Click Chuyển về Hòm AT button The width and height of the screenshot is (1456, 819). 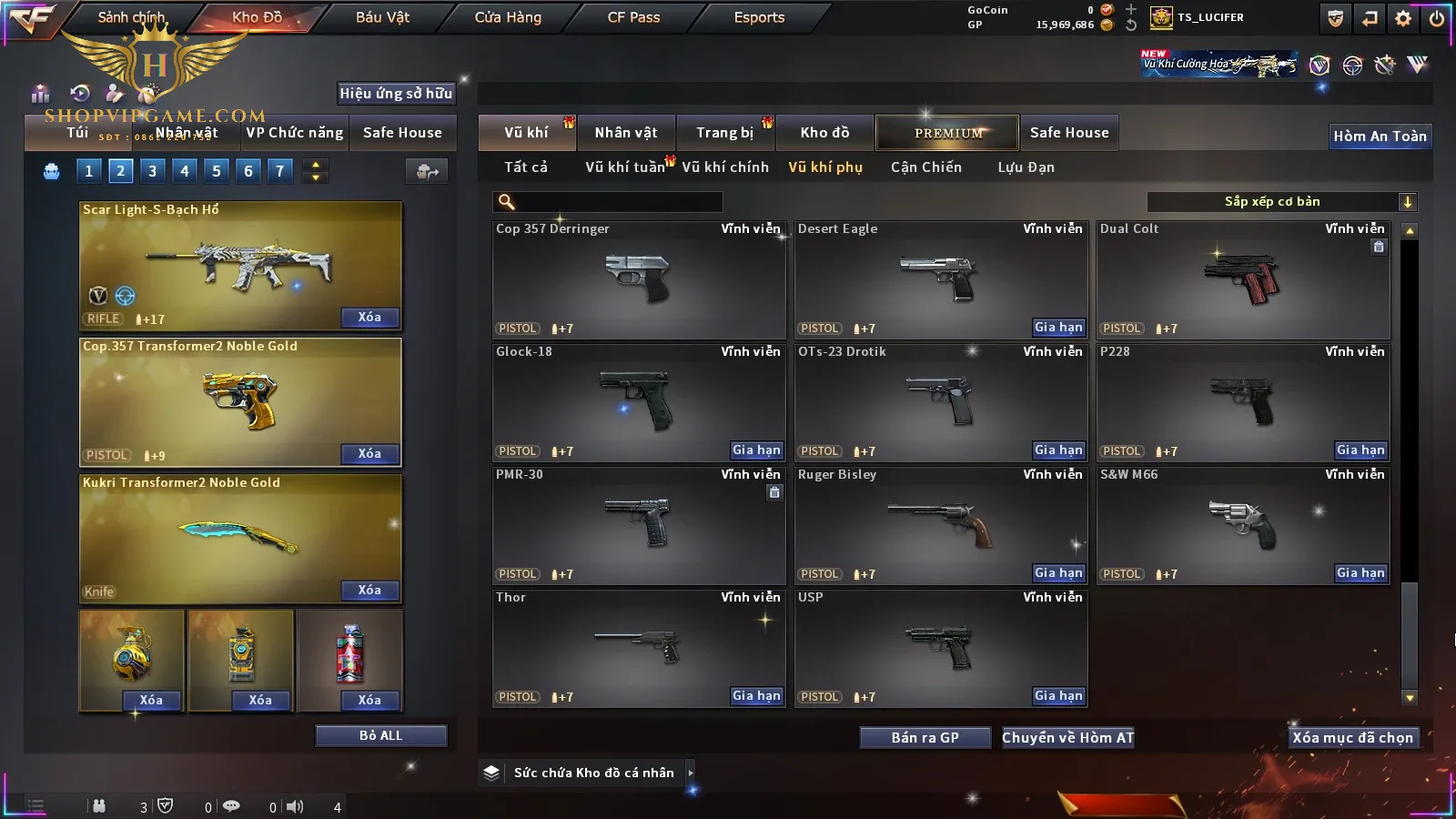1067,738
